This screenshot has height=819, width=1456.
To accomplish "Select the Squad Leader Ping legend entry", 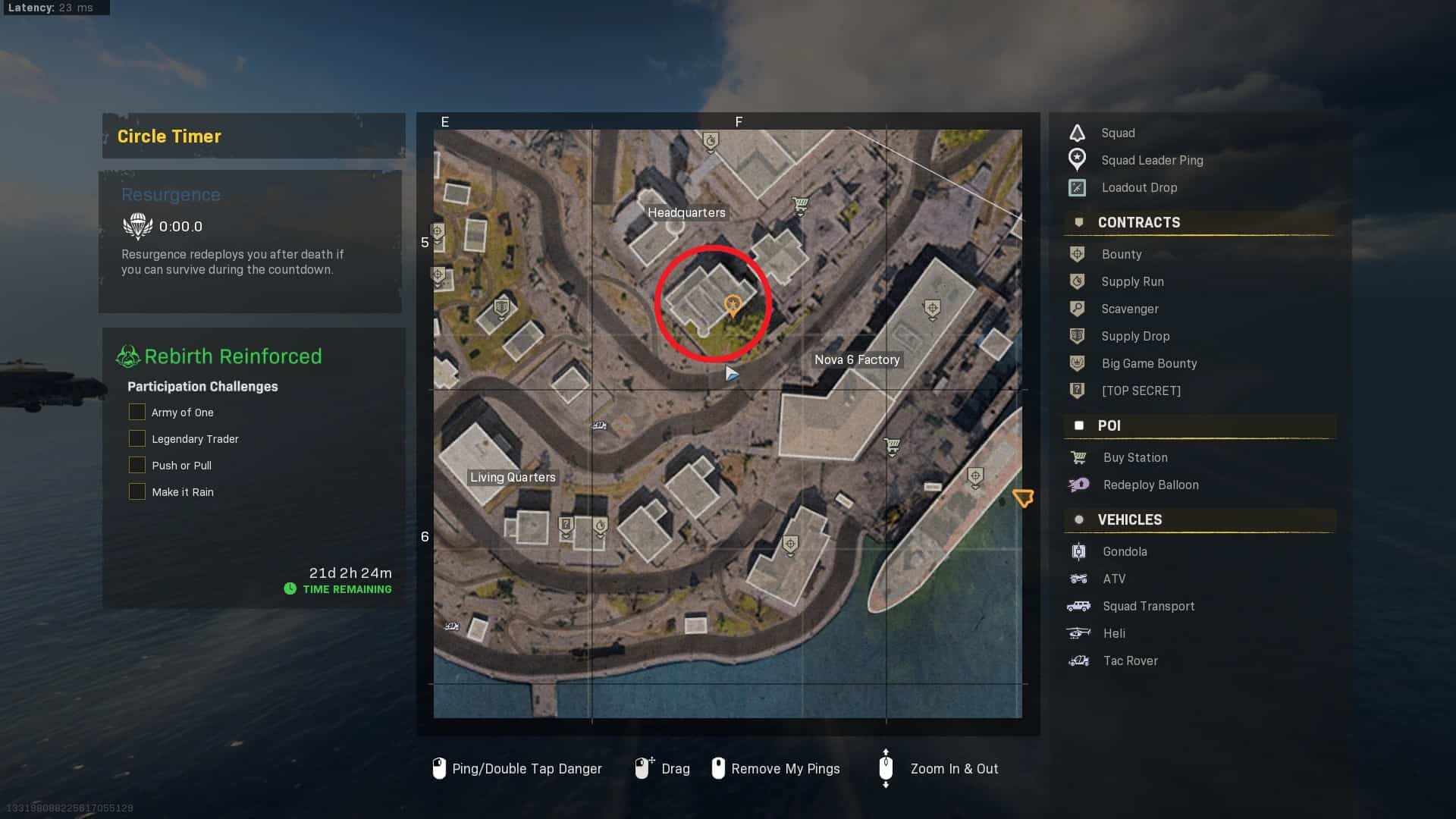I will point(1151,160).
